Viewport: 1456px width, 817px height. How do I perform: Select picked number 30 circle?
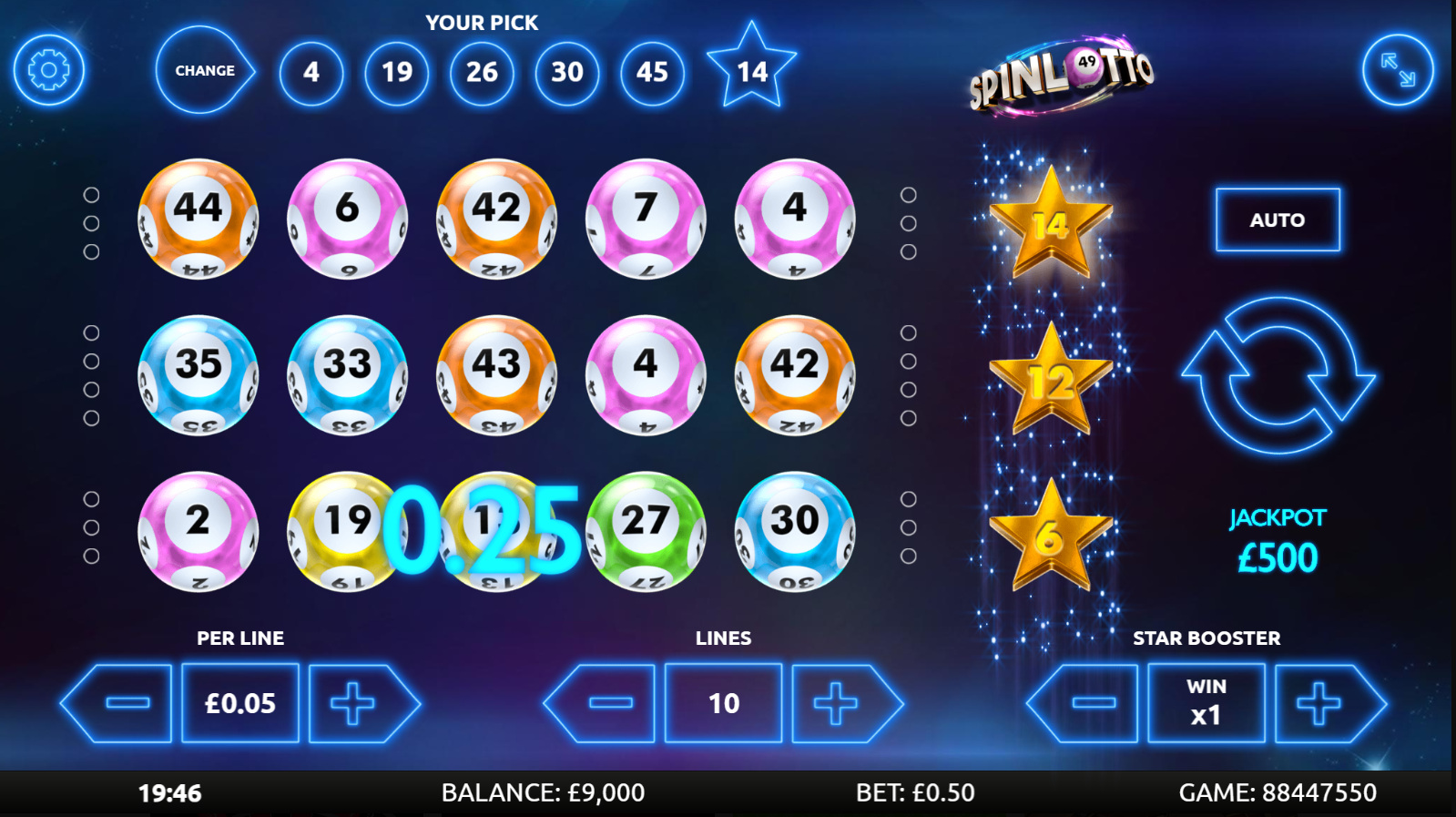[x=567, y=72]
